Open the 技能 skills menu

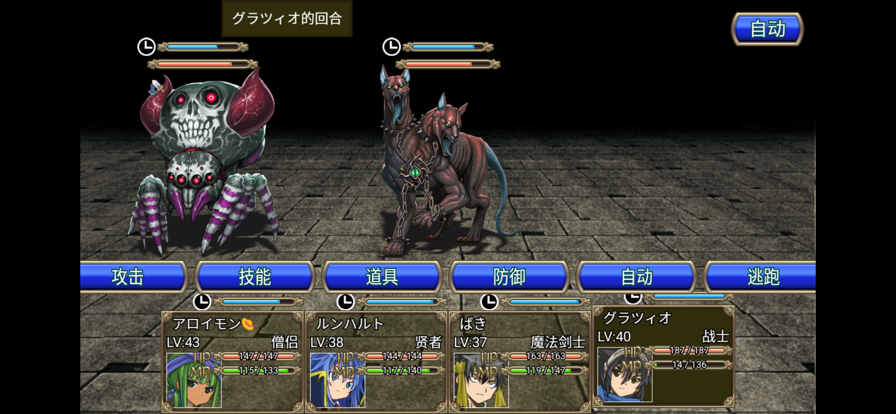(x=255, y=277)
